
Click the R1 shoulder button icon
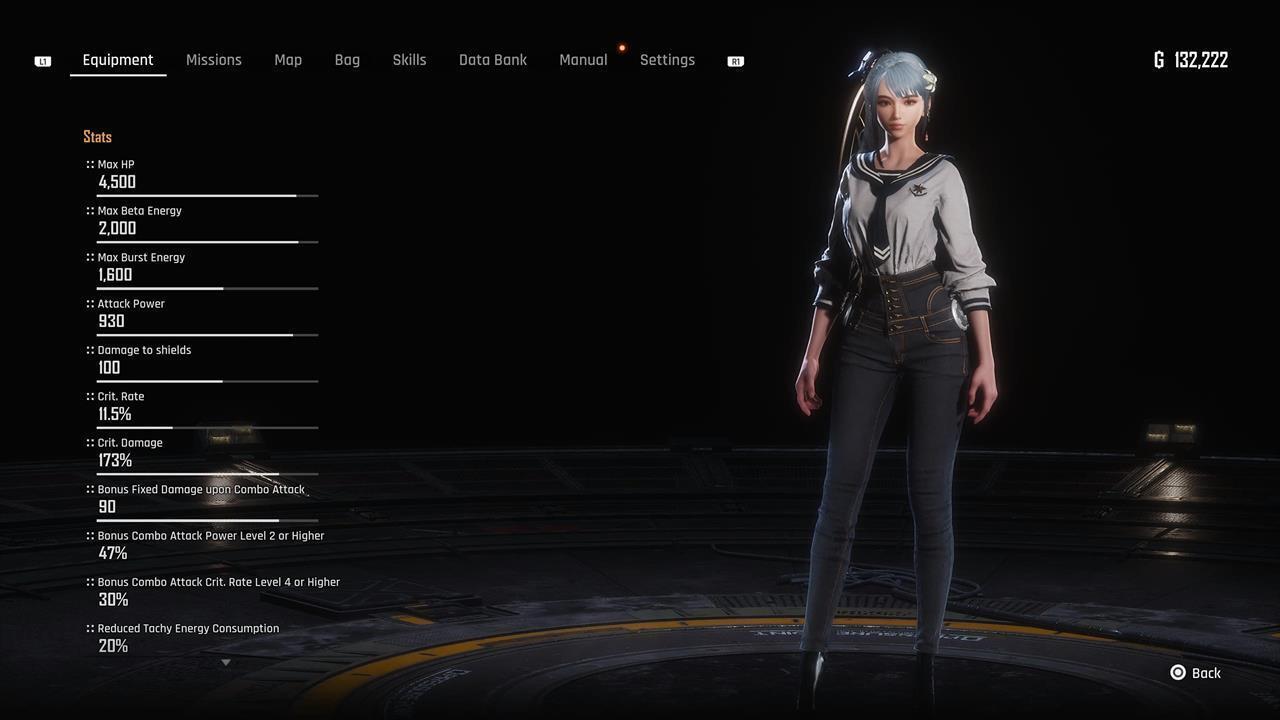coord(735,61)
